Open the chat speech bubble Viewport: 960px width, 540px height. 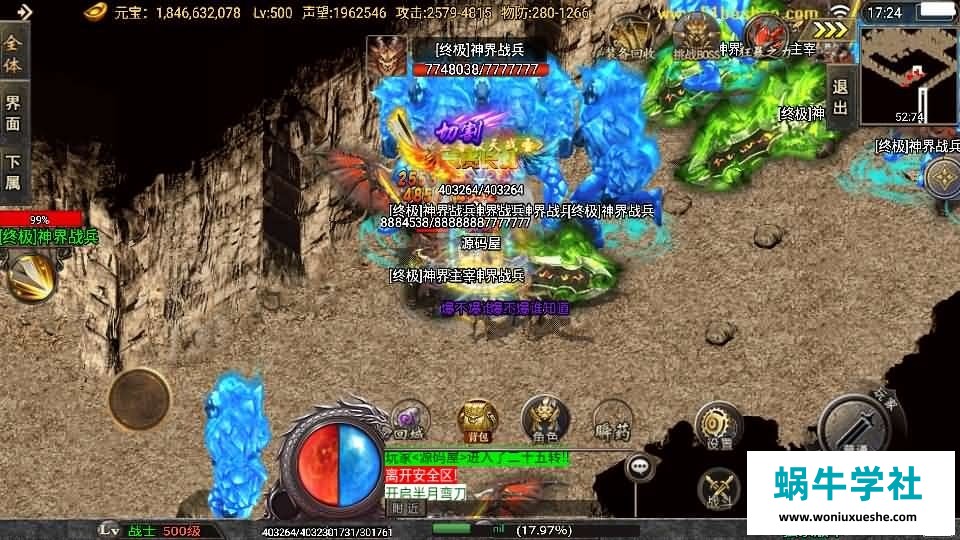(x=640, y=466)
